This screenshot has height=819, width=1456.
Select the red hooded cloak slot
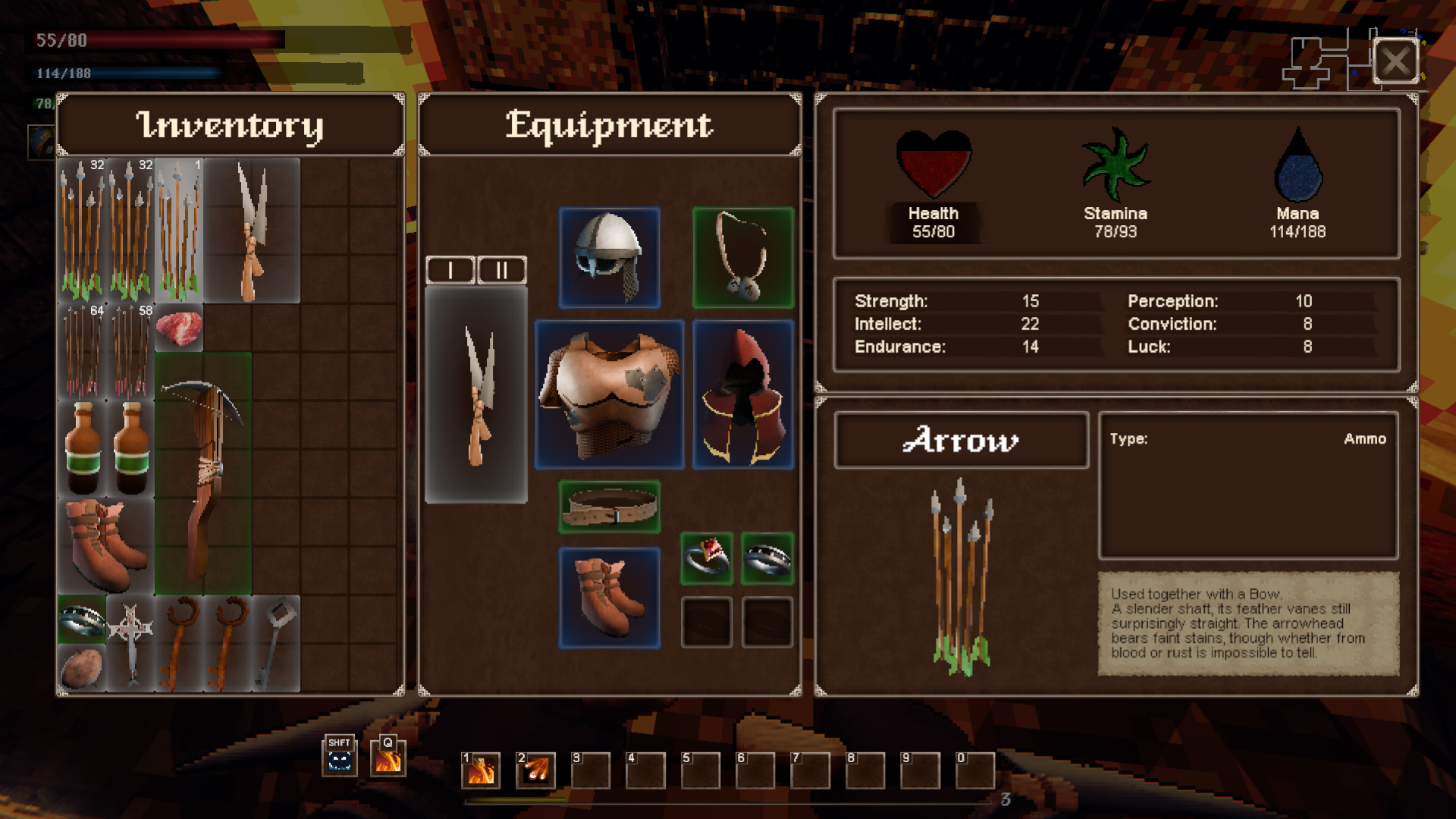point(742,394)
